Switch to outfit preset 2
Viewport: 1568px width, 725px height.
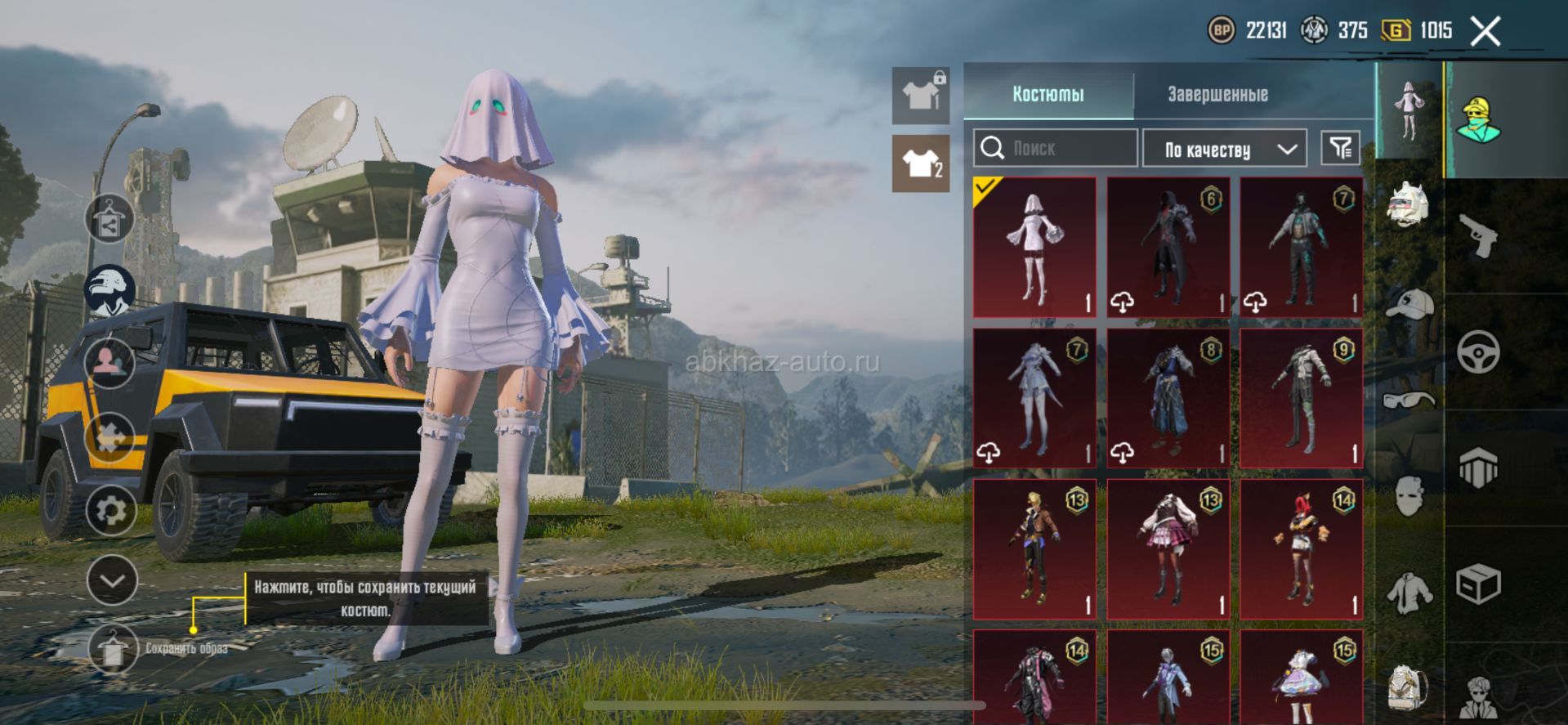tap(921, 164)
